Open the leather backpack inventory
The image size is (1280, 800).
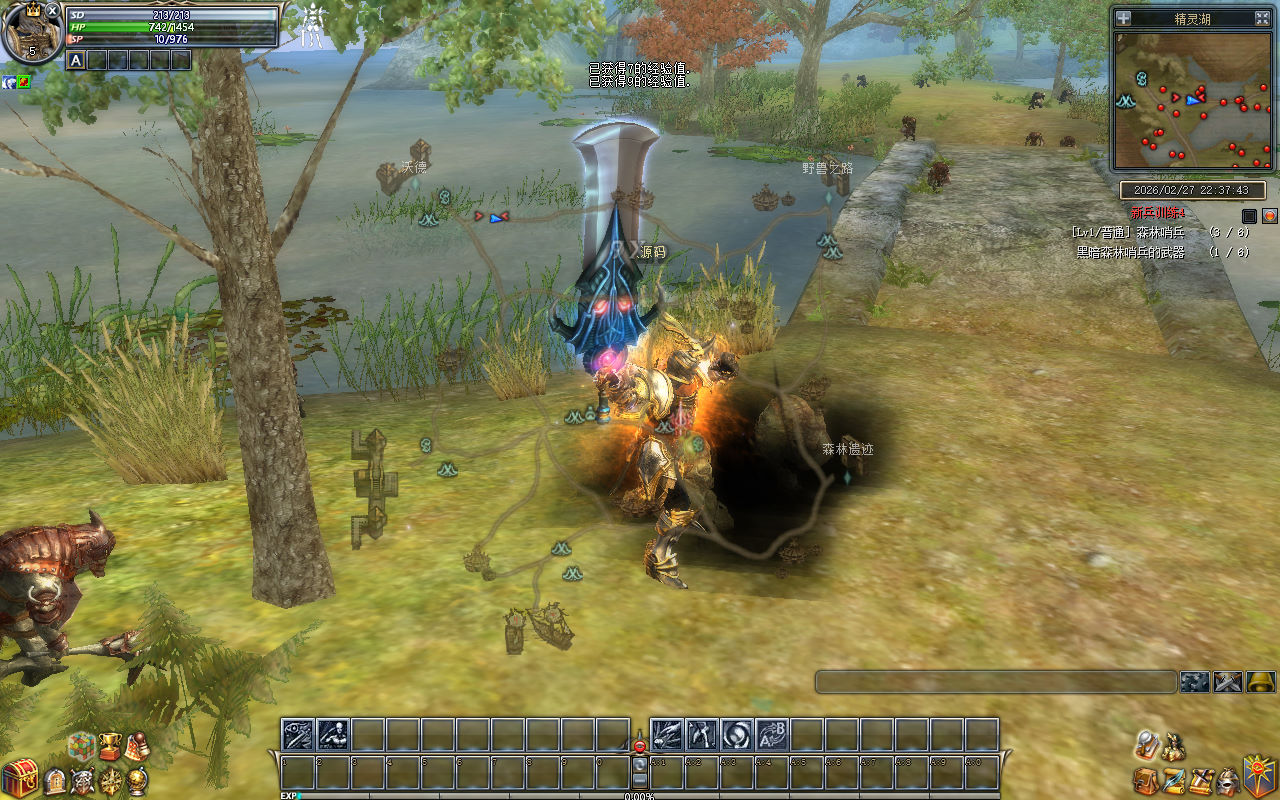tap(1146, 780)
